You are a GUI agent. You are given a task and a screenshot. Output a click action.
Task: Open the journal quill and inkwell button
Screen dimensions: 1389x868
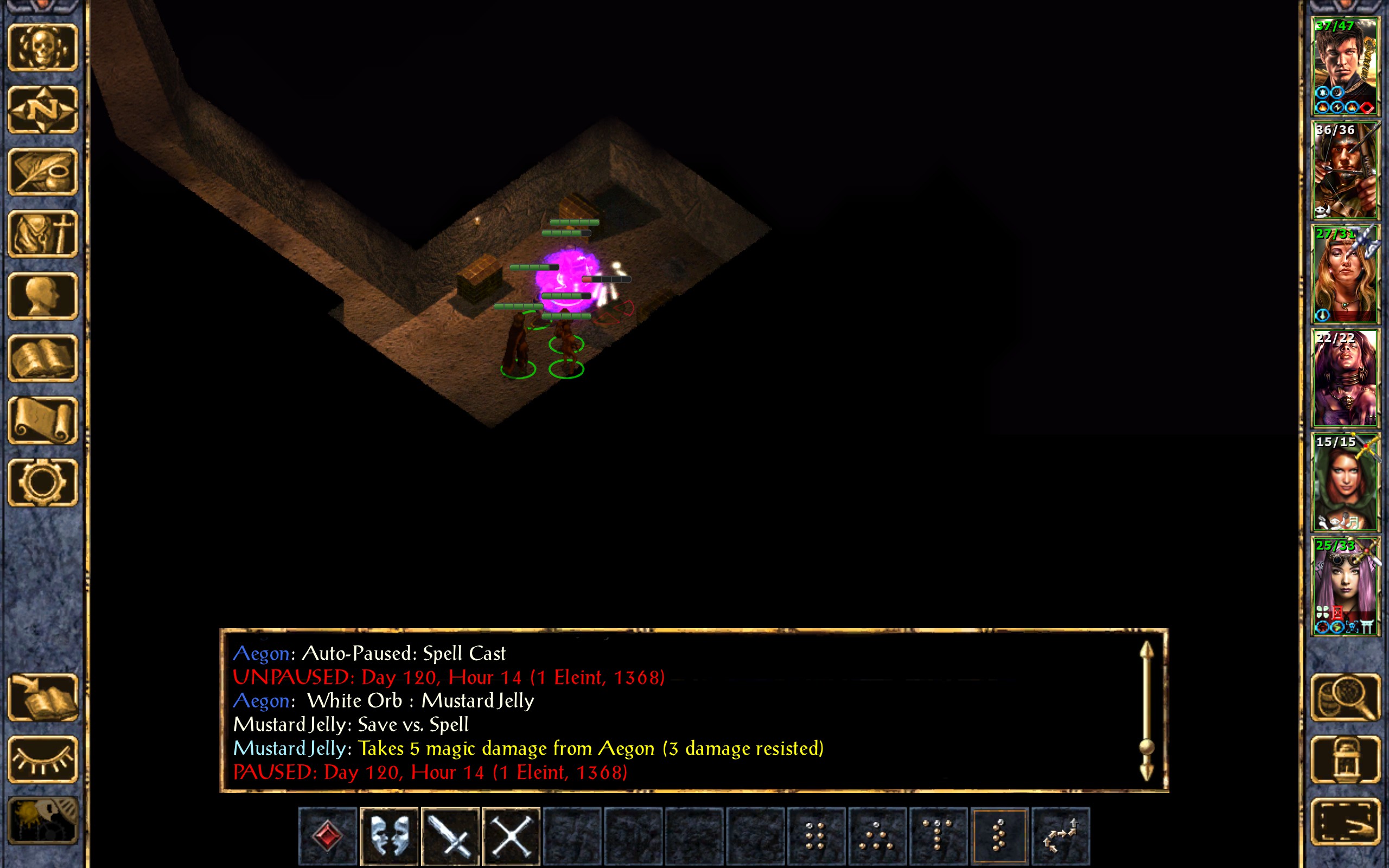coord(43,171)
